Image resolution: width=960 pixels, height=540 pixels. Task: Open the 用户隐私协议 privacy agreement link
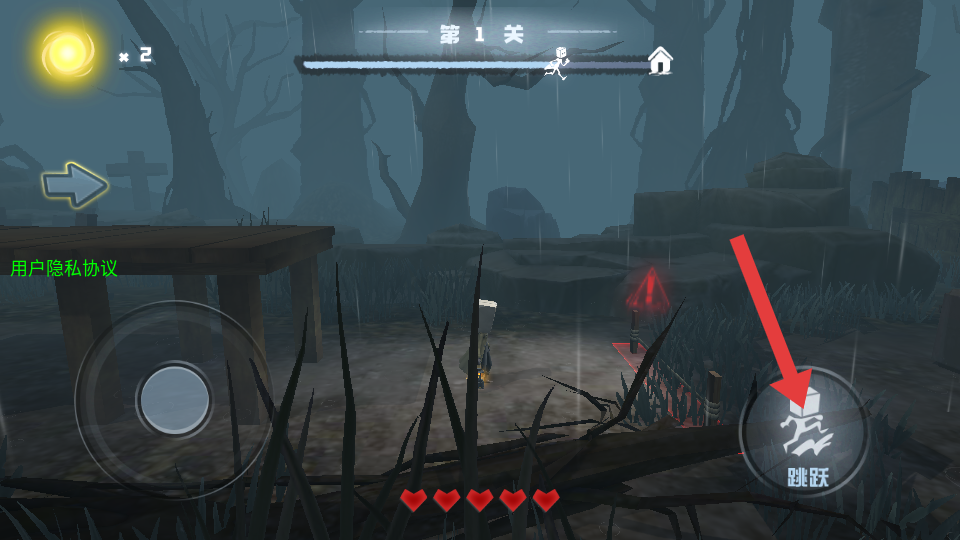click(64, 268)
